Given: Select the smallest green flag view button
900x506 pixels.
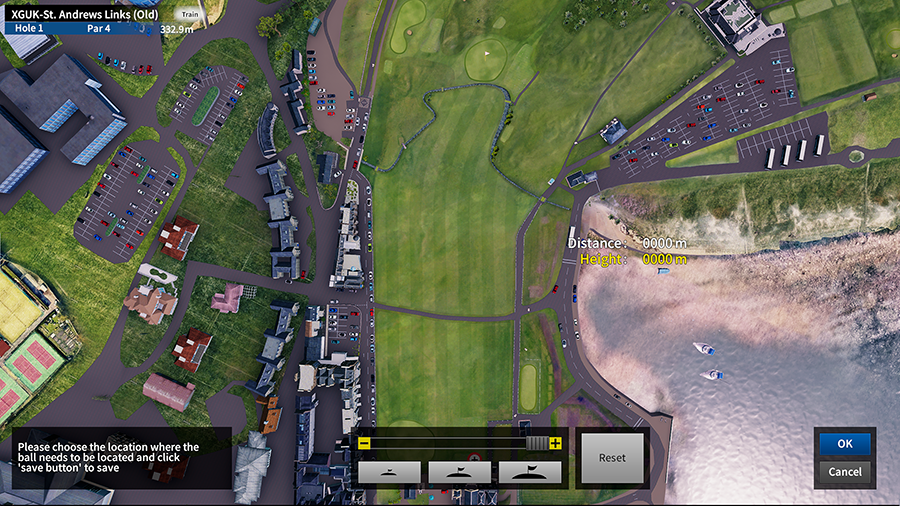Looking at the screenshot, I should pyautogui.click(x=389, y=472).
